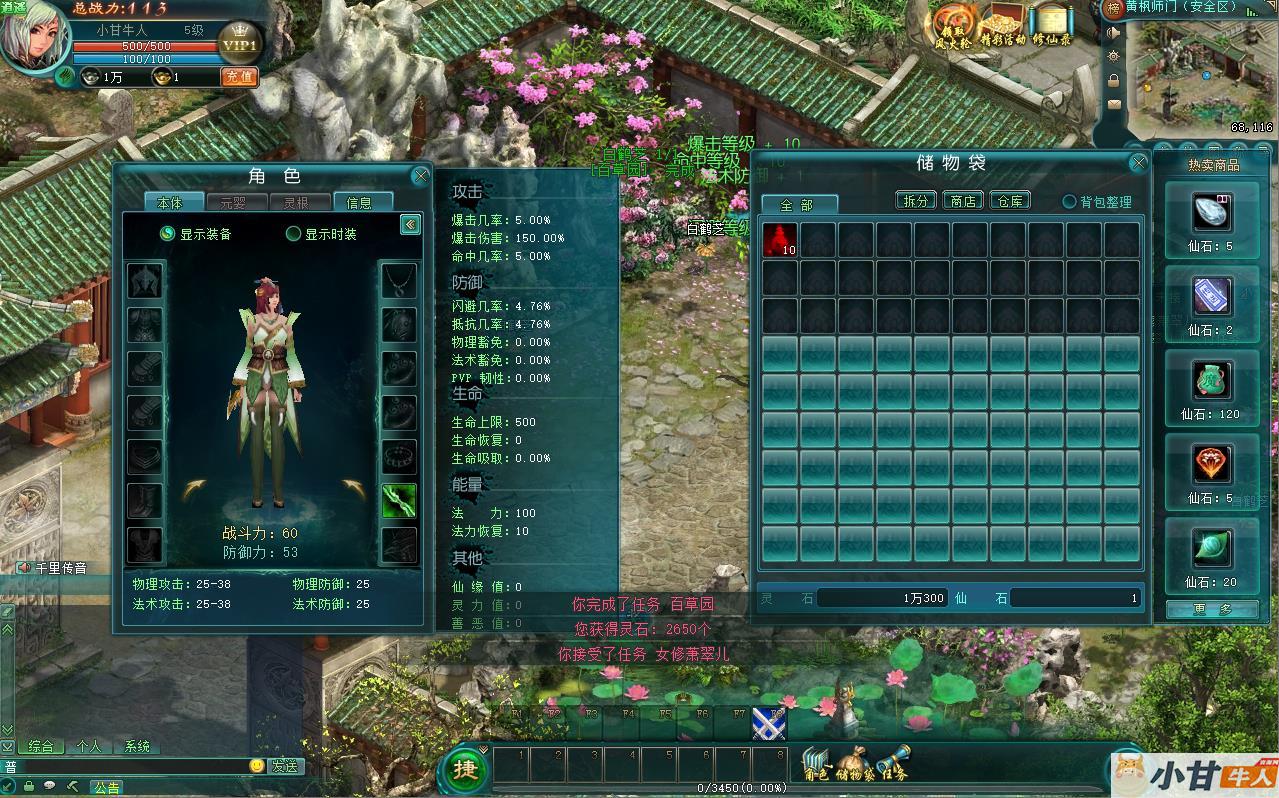Close the 角色 character panel
The image size is (1279, 798).
pyautogui.click(x=420, y=176)
